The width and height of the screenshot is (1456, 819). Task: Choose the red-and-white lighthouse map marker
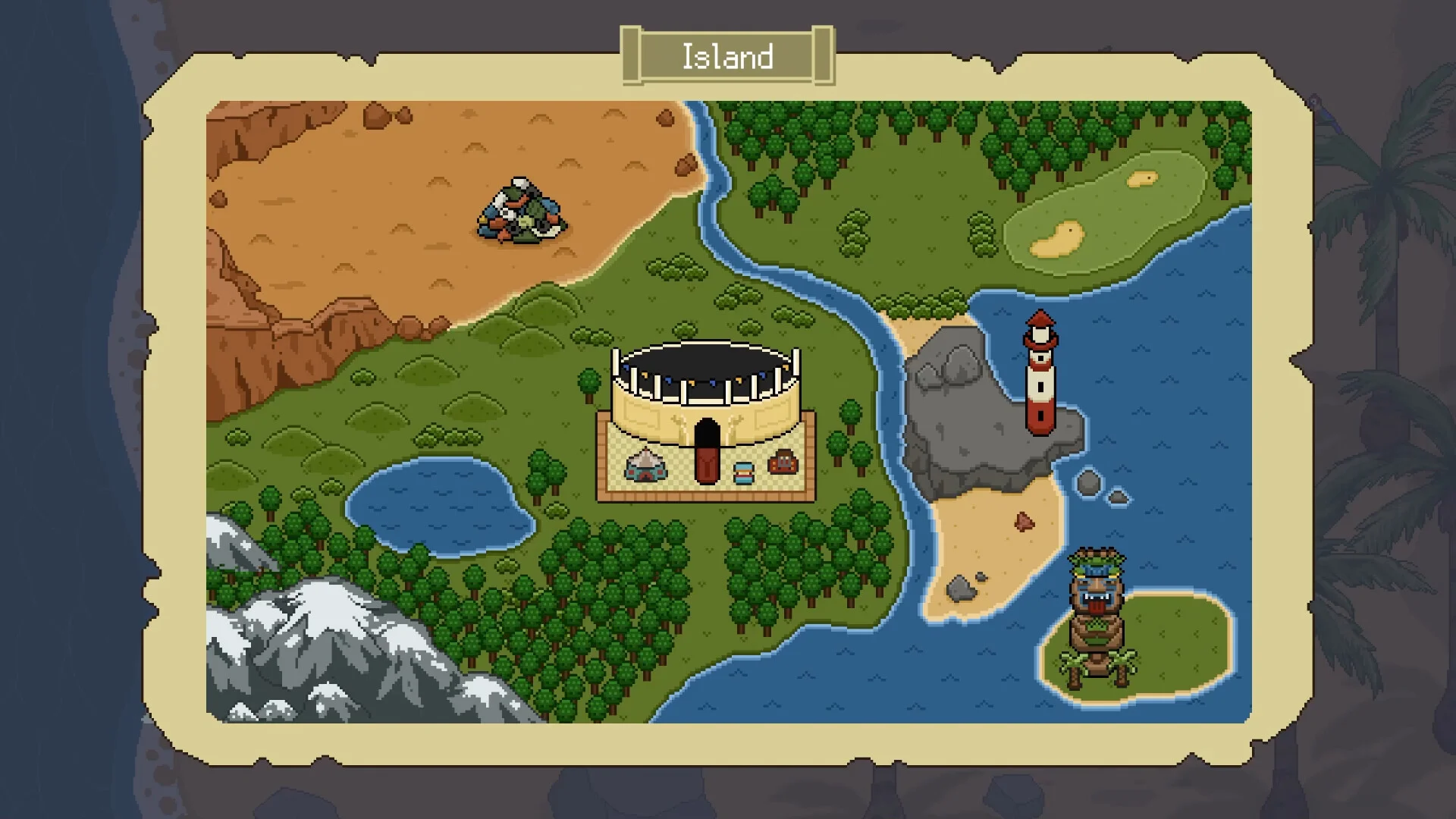click(1040, 374)
